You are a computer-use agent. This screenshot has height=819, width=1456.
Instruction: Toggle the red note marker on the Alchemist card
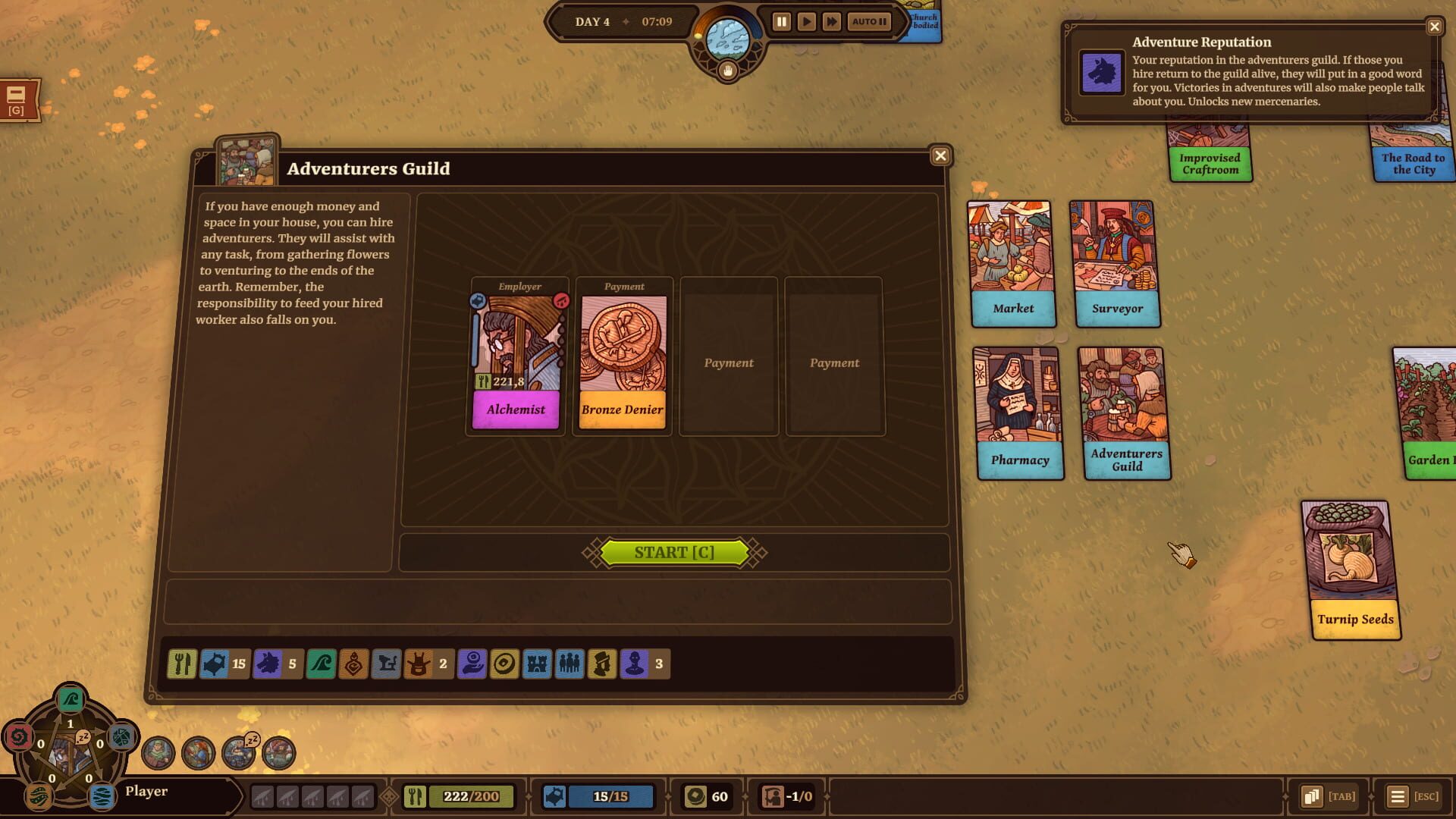560,301
